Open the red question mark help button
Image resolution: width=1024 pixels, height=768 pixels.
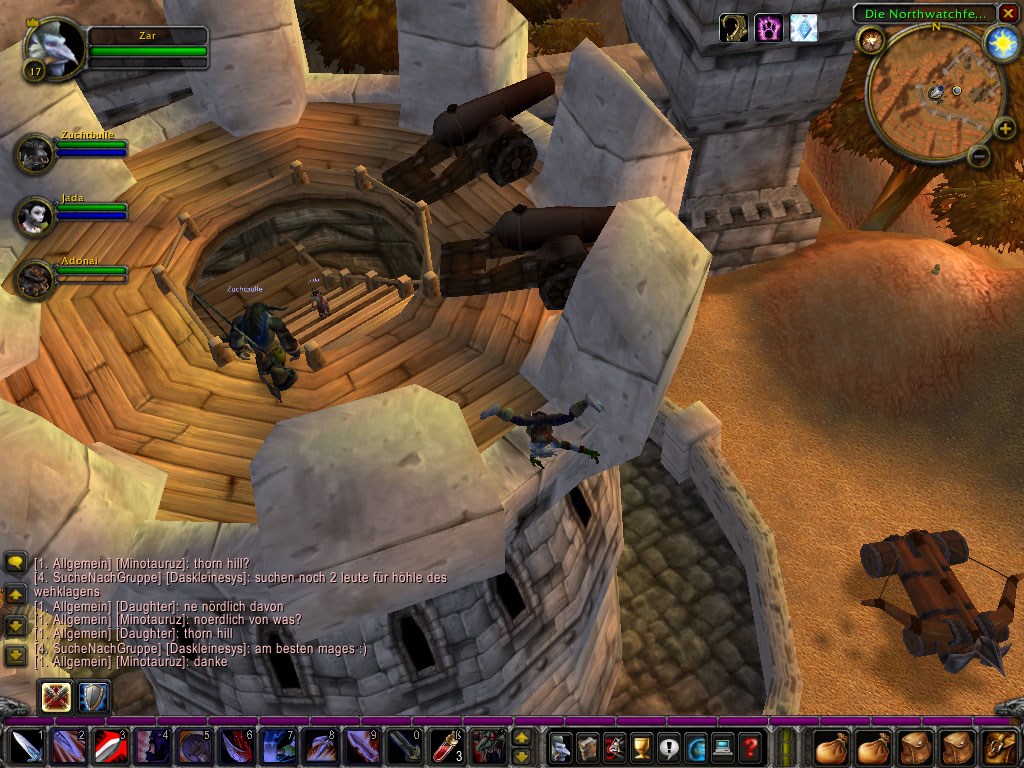coord(750,746)
